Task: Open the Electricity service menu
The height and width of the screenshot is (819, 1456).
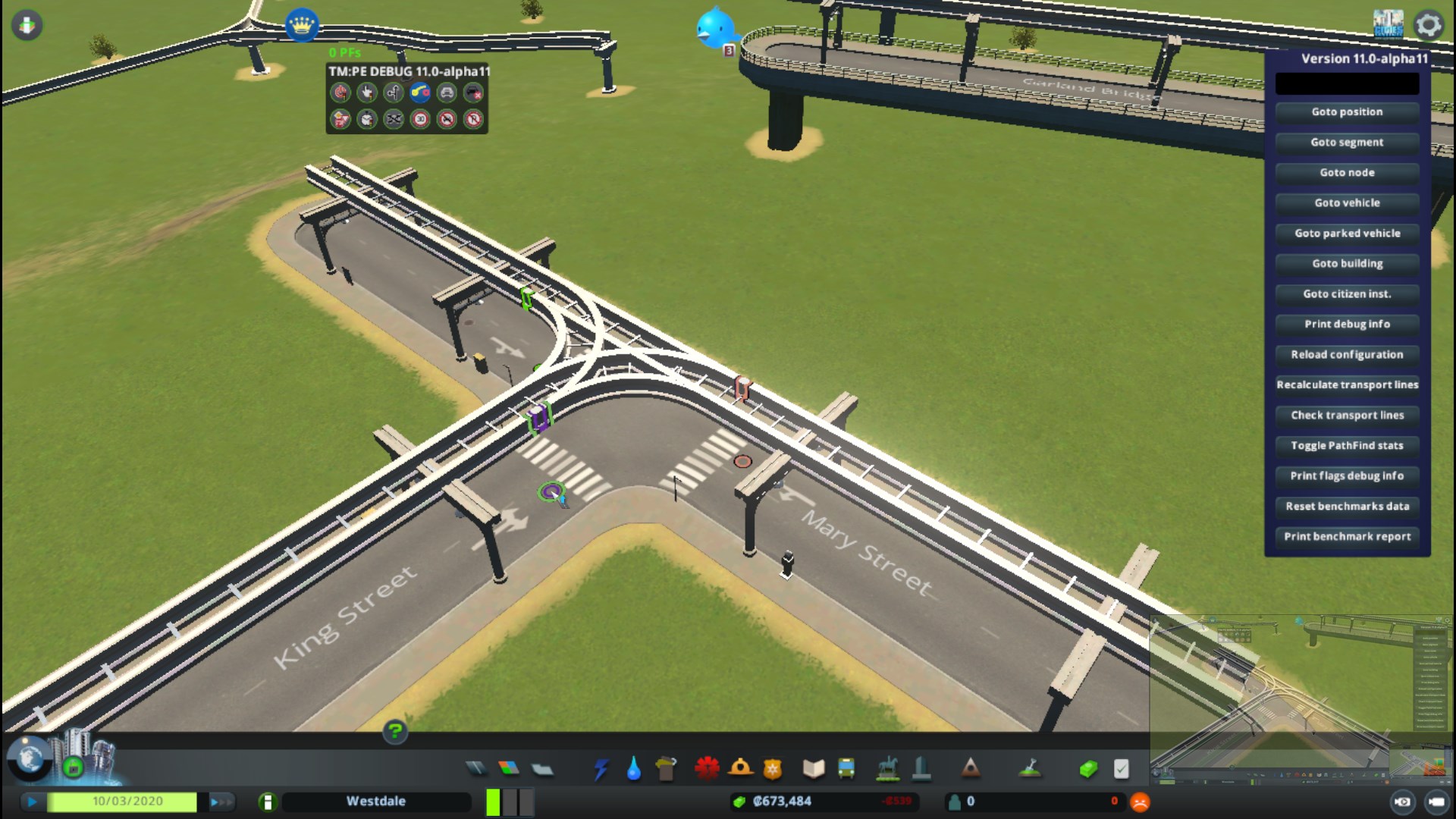Action: (x=601, y=767)
